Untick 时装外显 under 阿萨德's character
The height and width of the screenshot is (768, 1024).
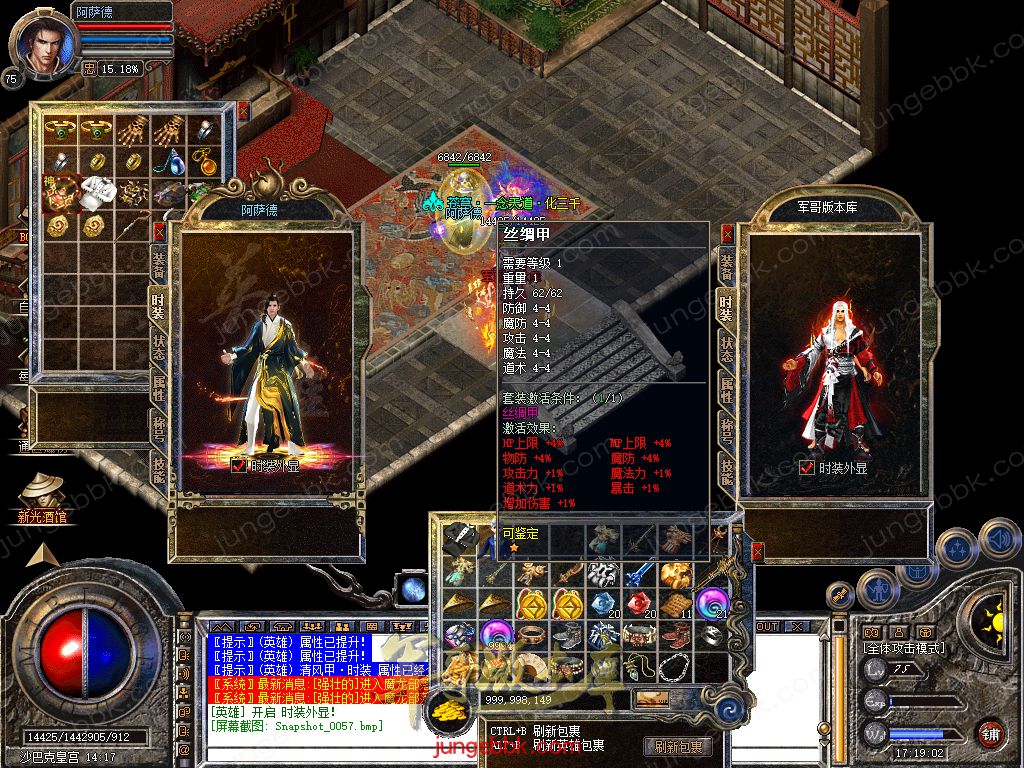[239, 465]
